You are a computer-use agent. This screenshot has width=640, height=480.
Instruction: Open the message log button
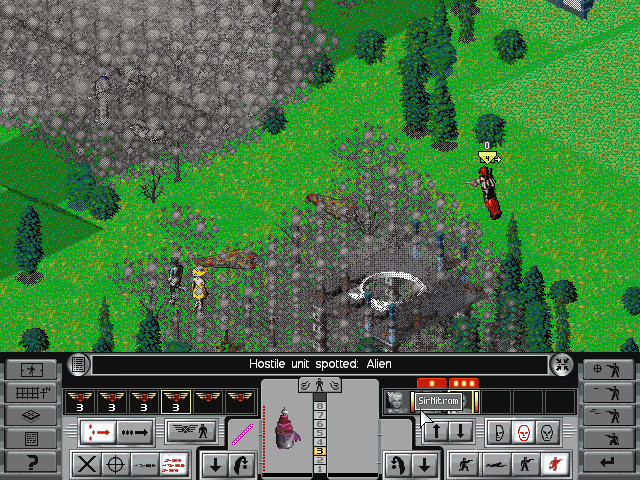[x=78, y=365]
